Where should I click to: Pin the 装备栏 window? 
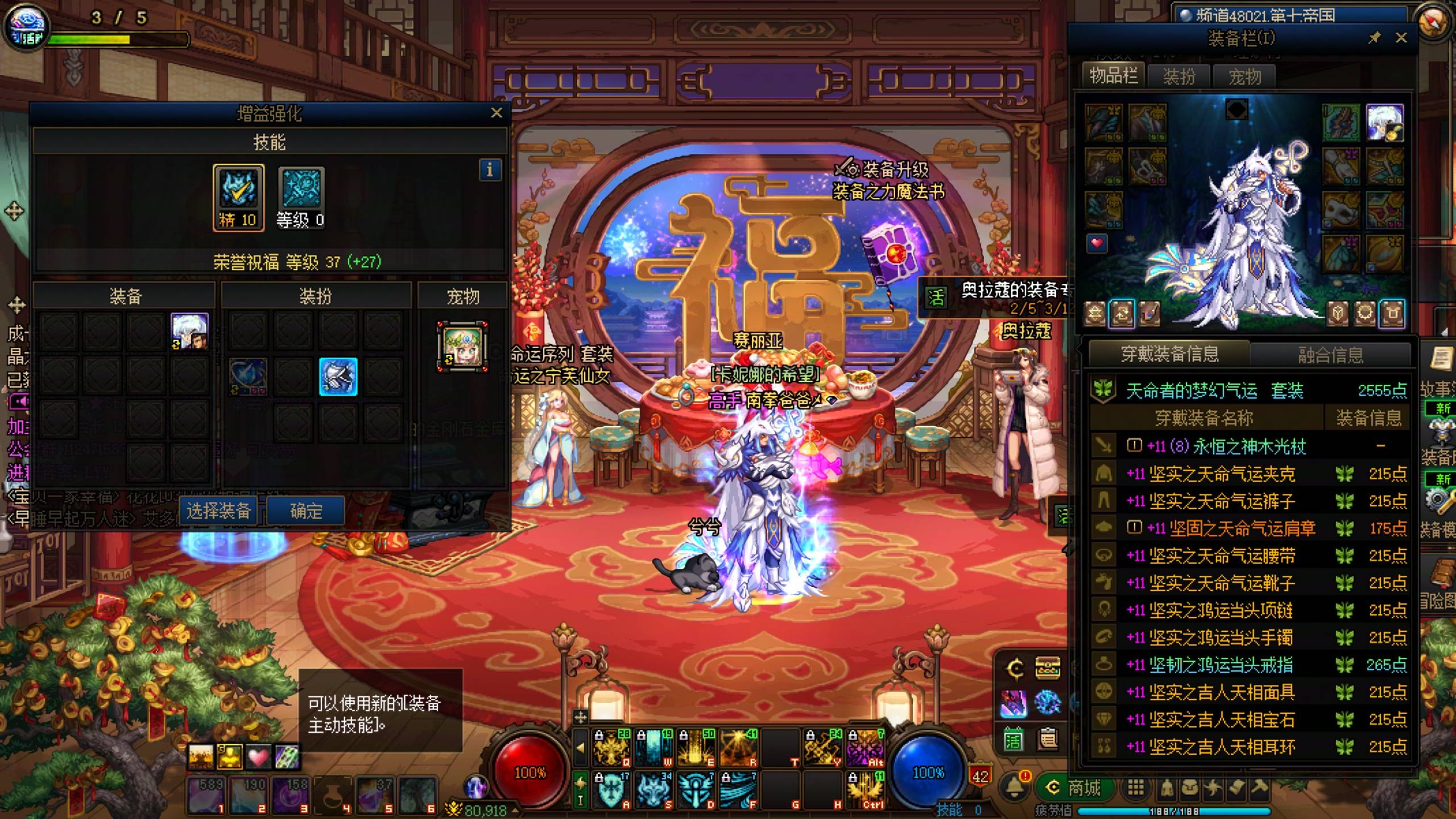pos(1374,38)
